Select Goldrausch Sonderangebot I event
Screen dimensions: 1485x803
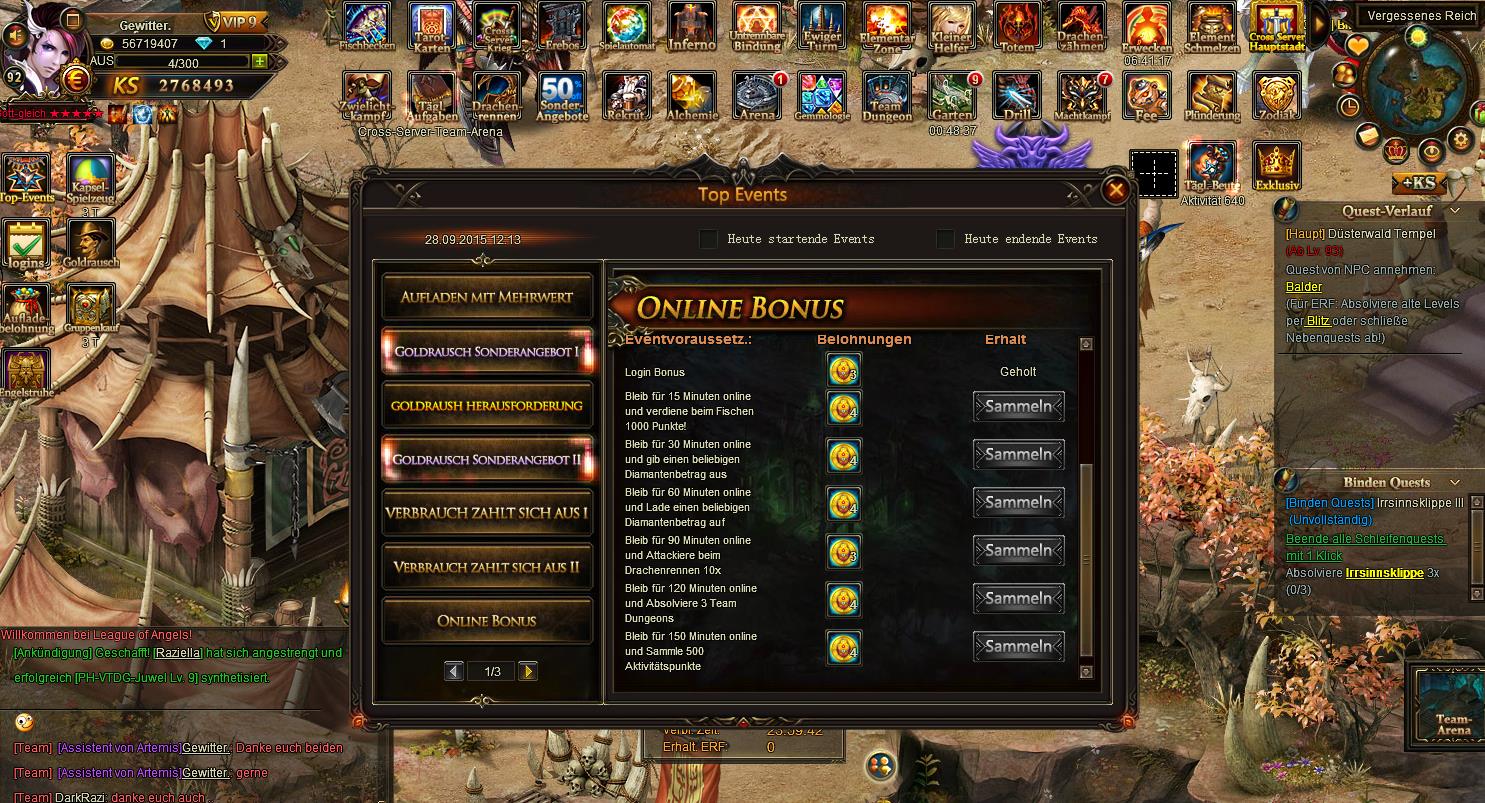pos(487,351)
